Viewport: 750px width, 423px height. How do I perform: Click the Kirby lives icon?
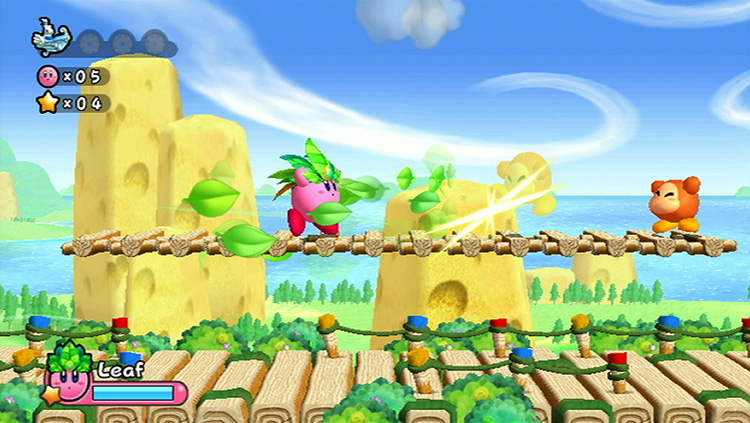[x=47, y=75]
